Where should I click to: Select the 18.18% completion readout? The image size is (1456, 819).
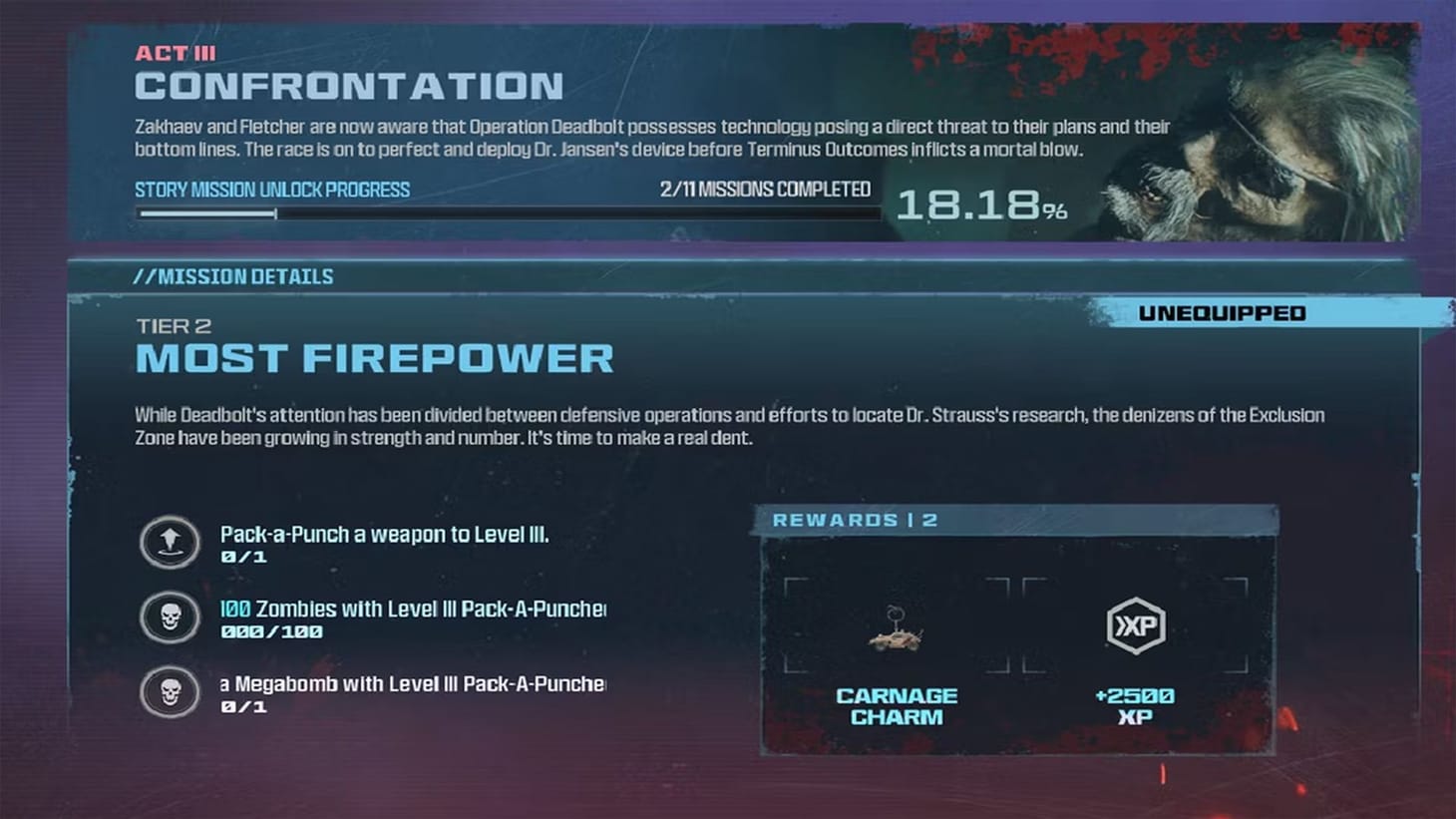pyautogui.click(x=982, y=206)
